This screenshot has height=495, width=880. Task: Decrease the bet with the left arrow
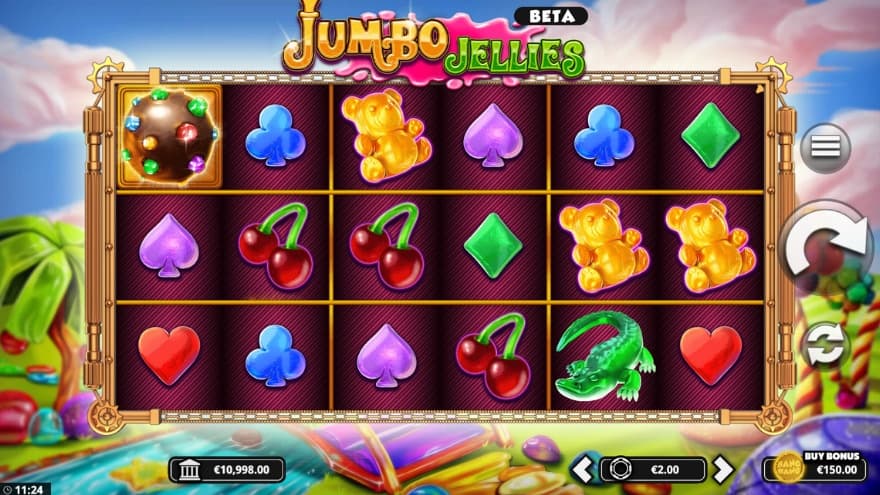click(582, 469)
